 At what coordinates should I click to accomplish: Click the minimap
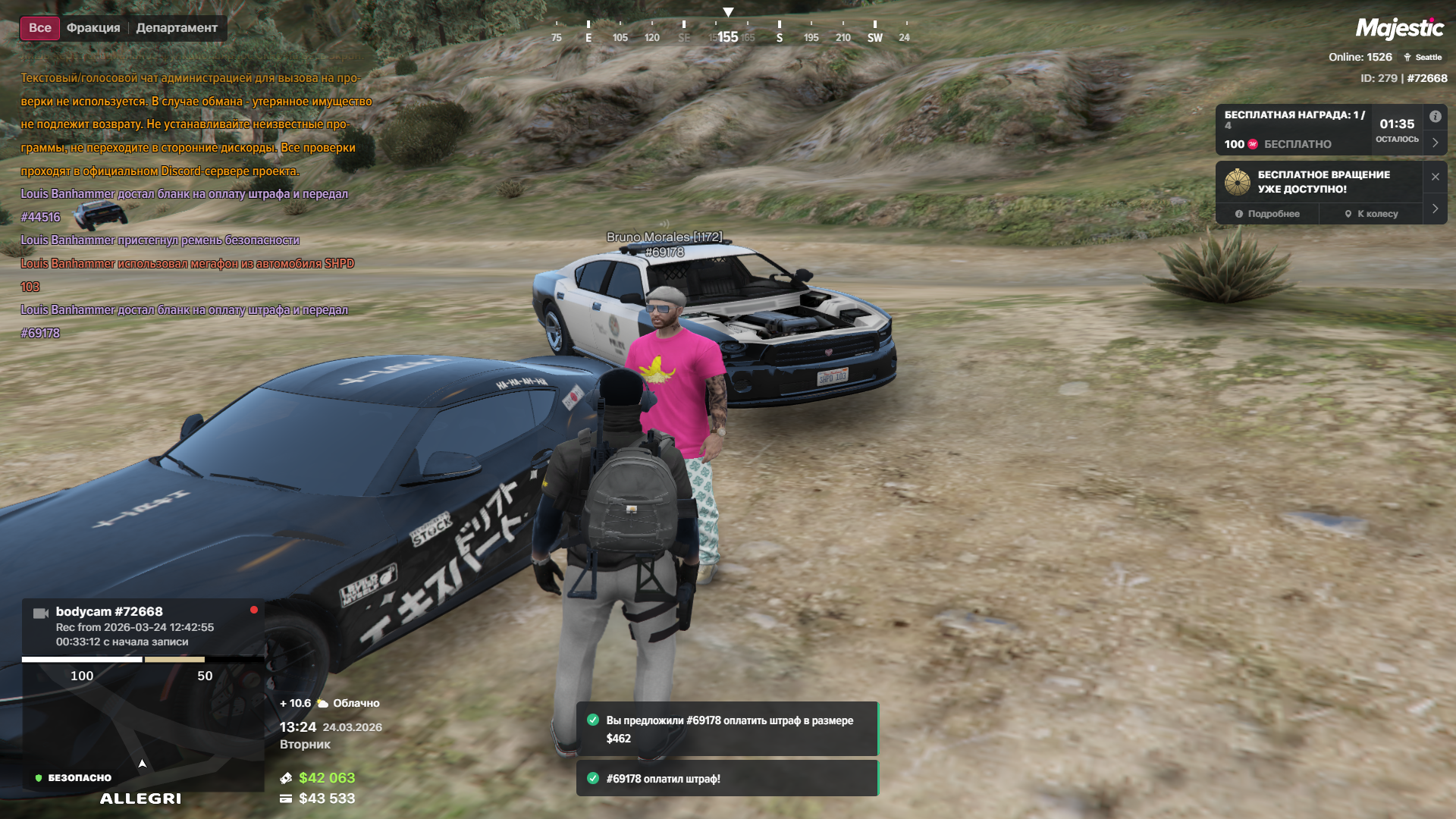143,728
